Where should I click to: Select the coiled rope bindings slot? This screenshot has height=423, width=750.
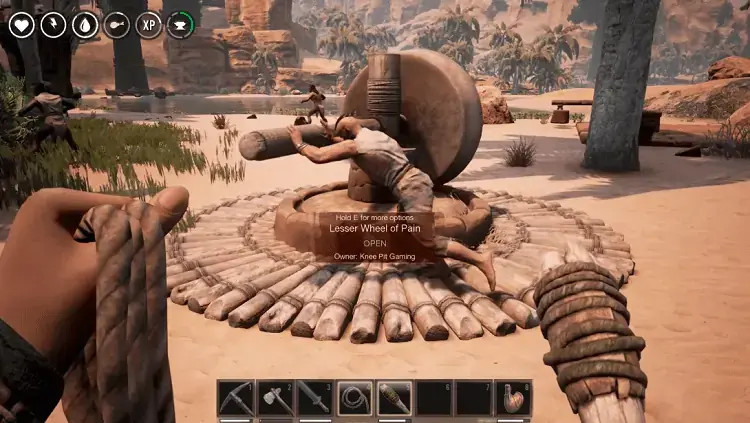(354, 398)
